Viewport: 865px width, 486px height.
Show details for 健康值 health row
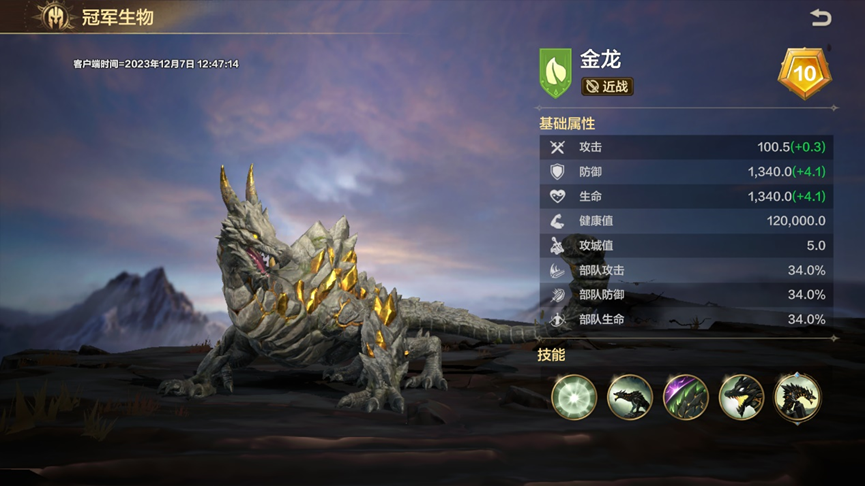coord(686,221)
